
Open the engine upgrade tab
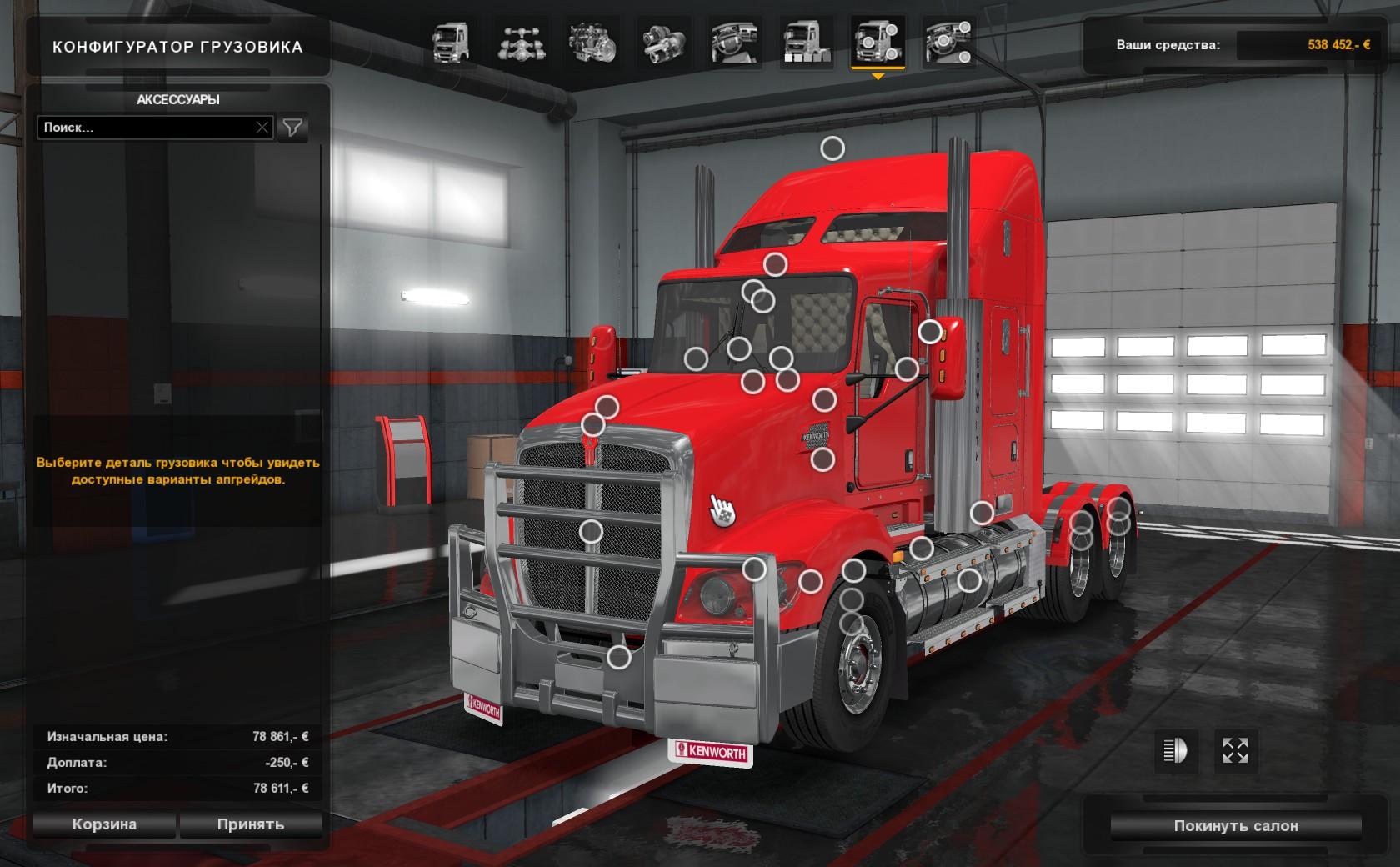click(x=592, y=43)
